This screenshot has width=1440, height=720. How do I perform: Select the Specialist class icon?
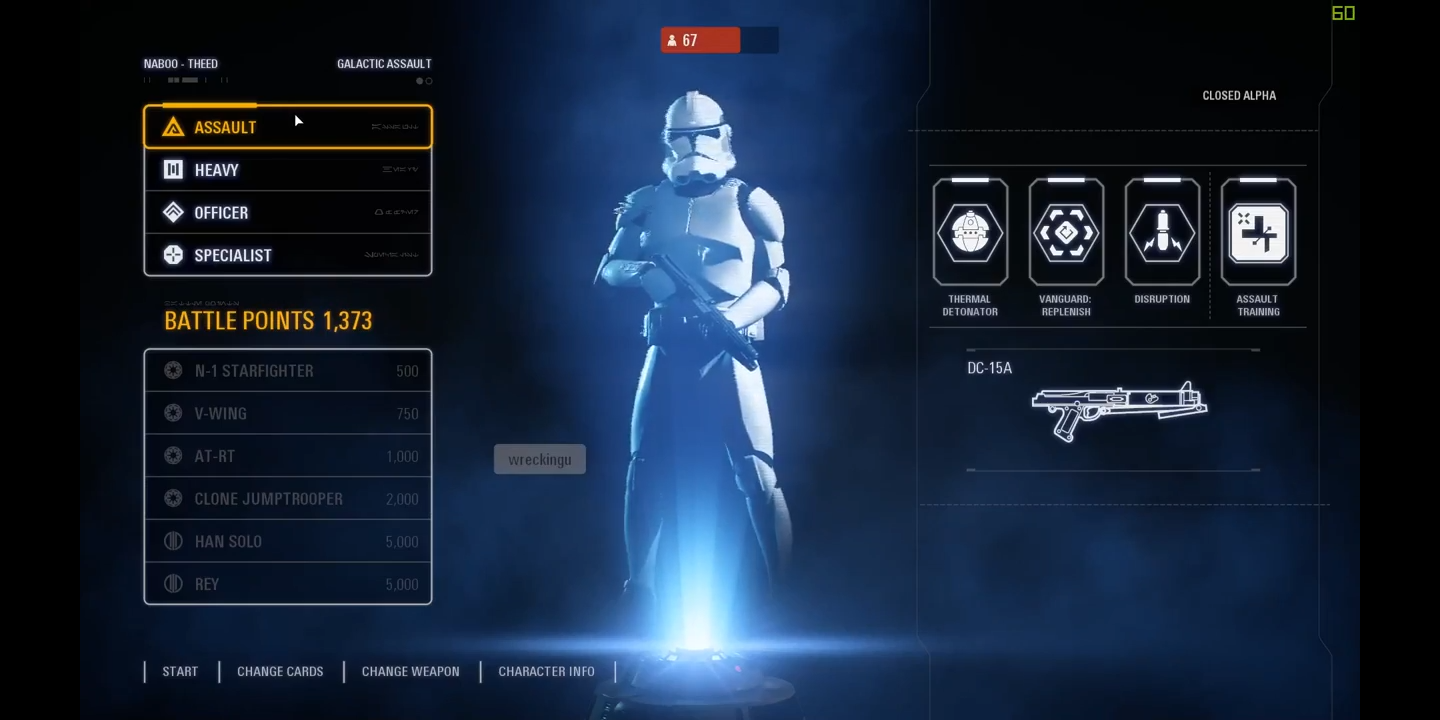point(172,255)
